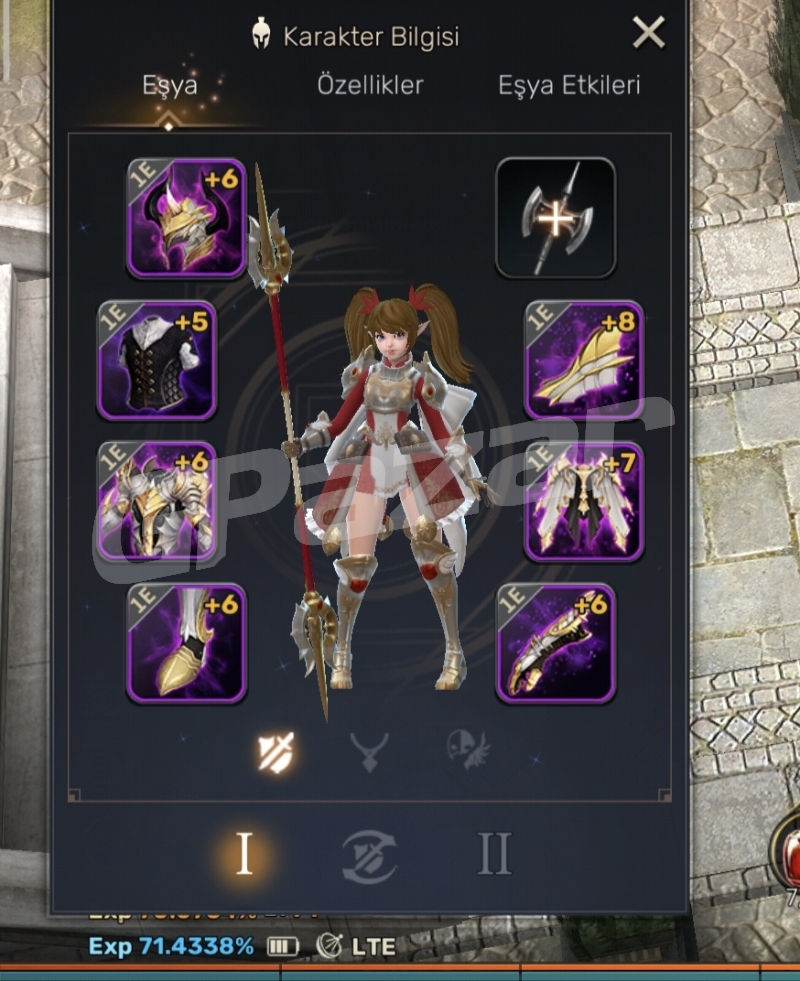Open the Eşya Etkileri tab

point(570,85)
